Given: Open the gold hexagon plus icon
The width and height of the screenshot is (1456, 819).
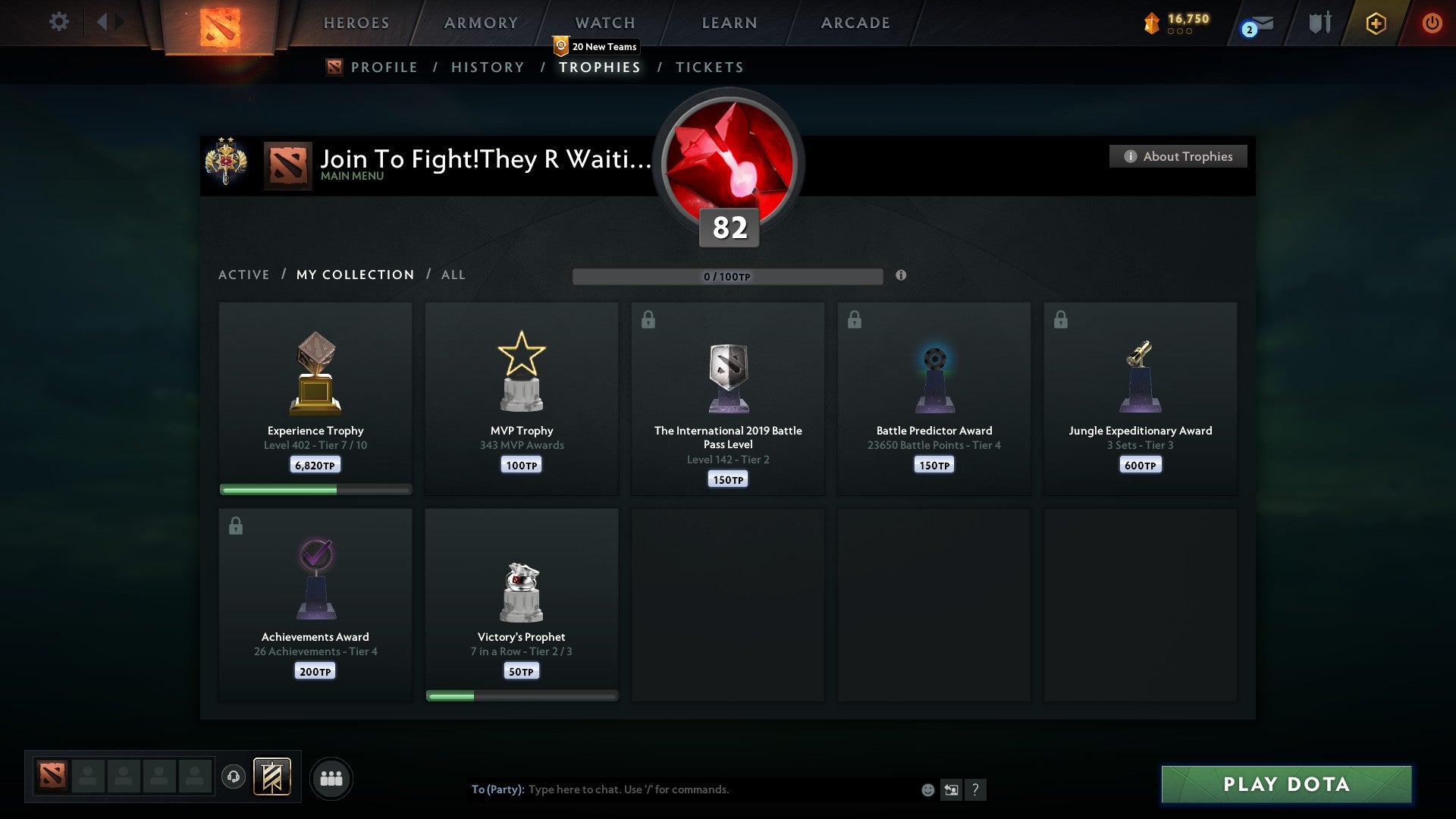Looking at the screenshot, I should (1376, 23).
